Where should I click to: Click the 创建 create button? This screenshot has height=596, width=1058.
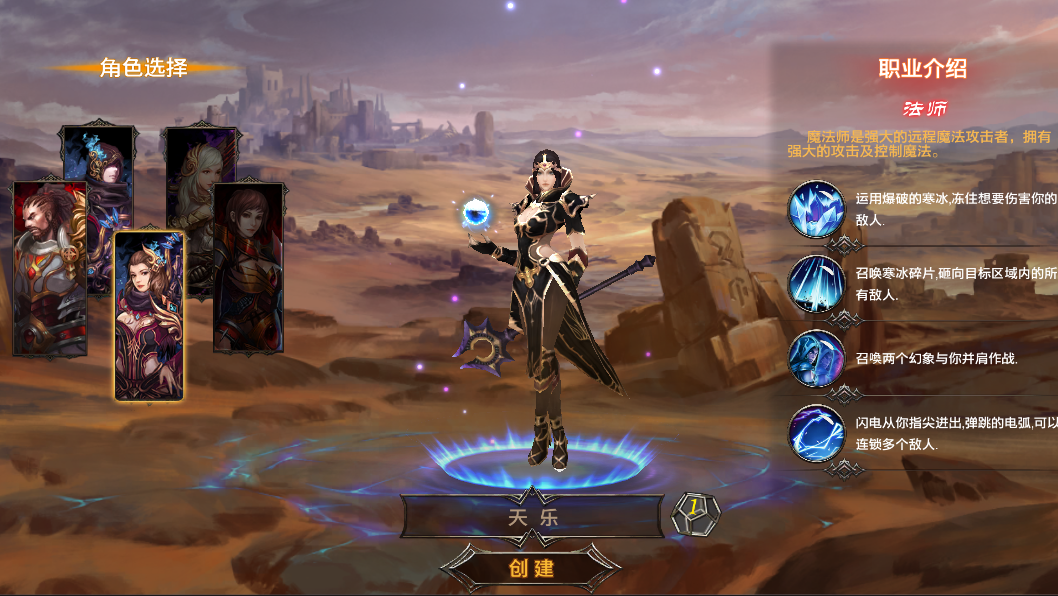click(x=531, y=568)
